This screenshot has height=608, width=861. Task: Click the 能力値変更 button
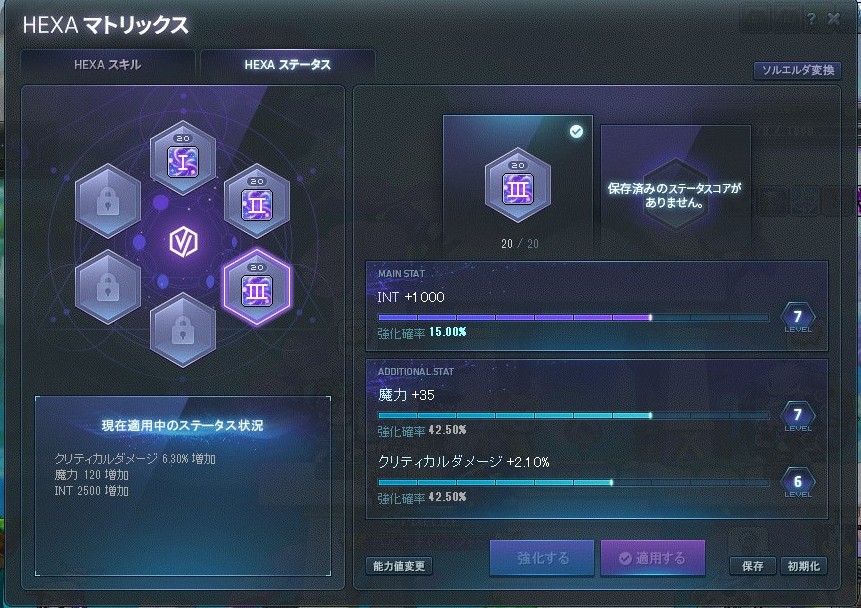399,566
